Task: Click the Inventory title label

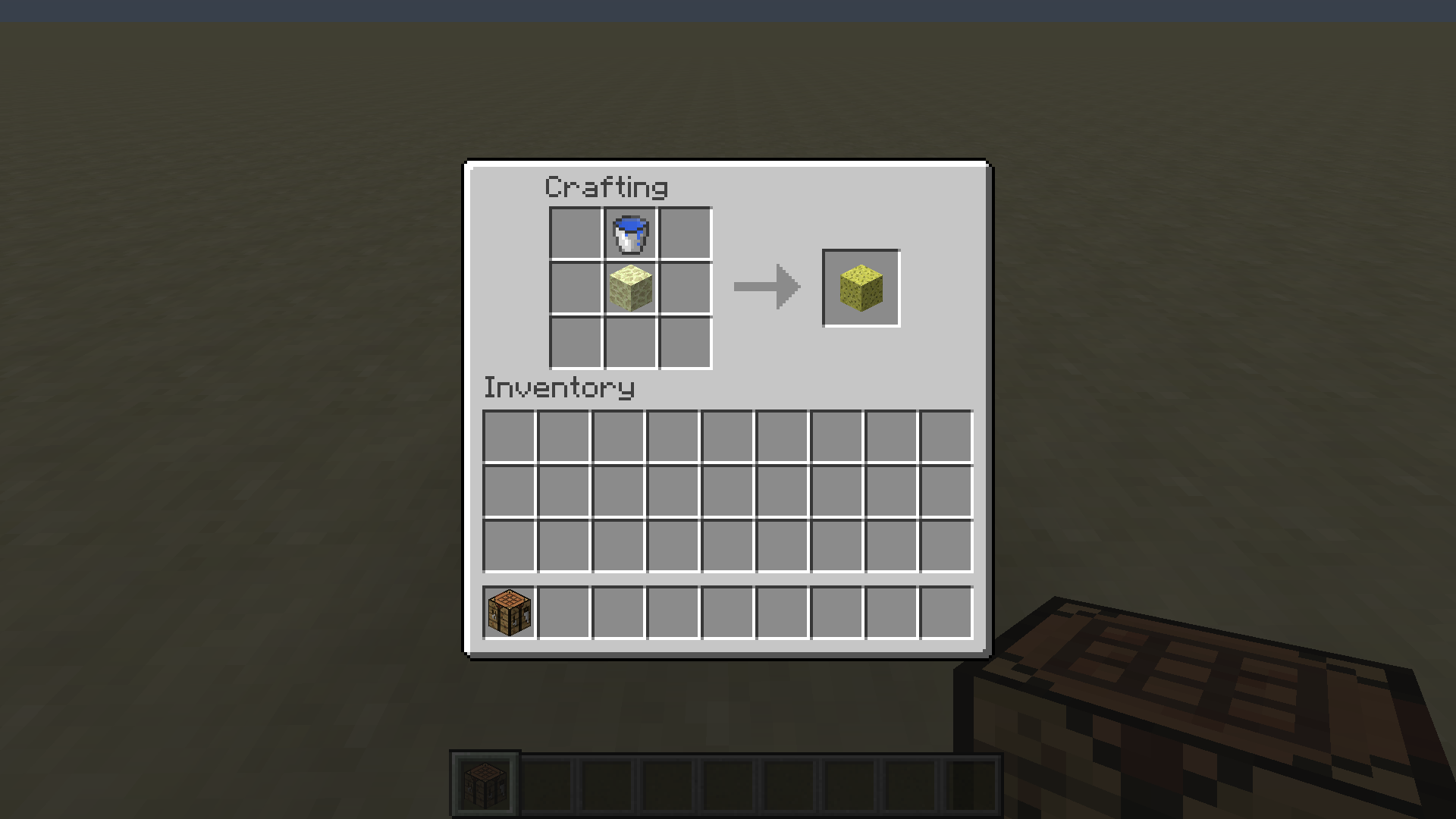Action: [x=559, y=388]
